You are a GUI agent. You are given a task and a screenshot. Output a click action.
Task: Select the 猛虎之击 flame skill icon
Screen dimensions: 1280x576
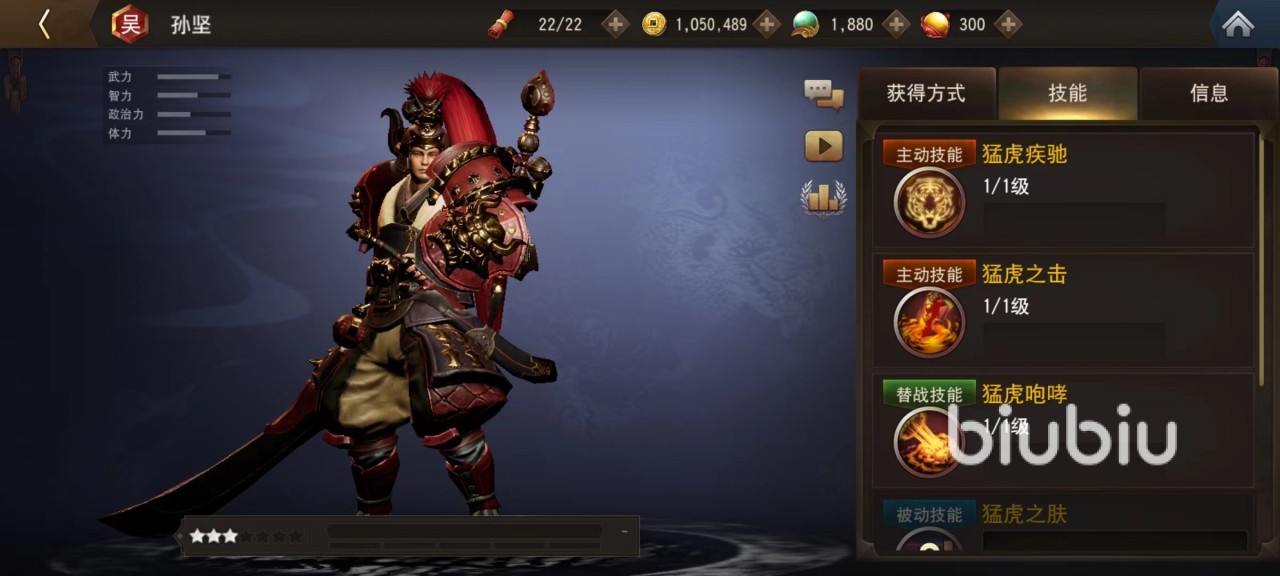[x=929, y=322]
